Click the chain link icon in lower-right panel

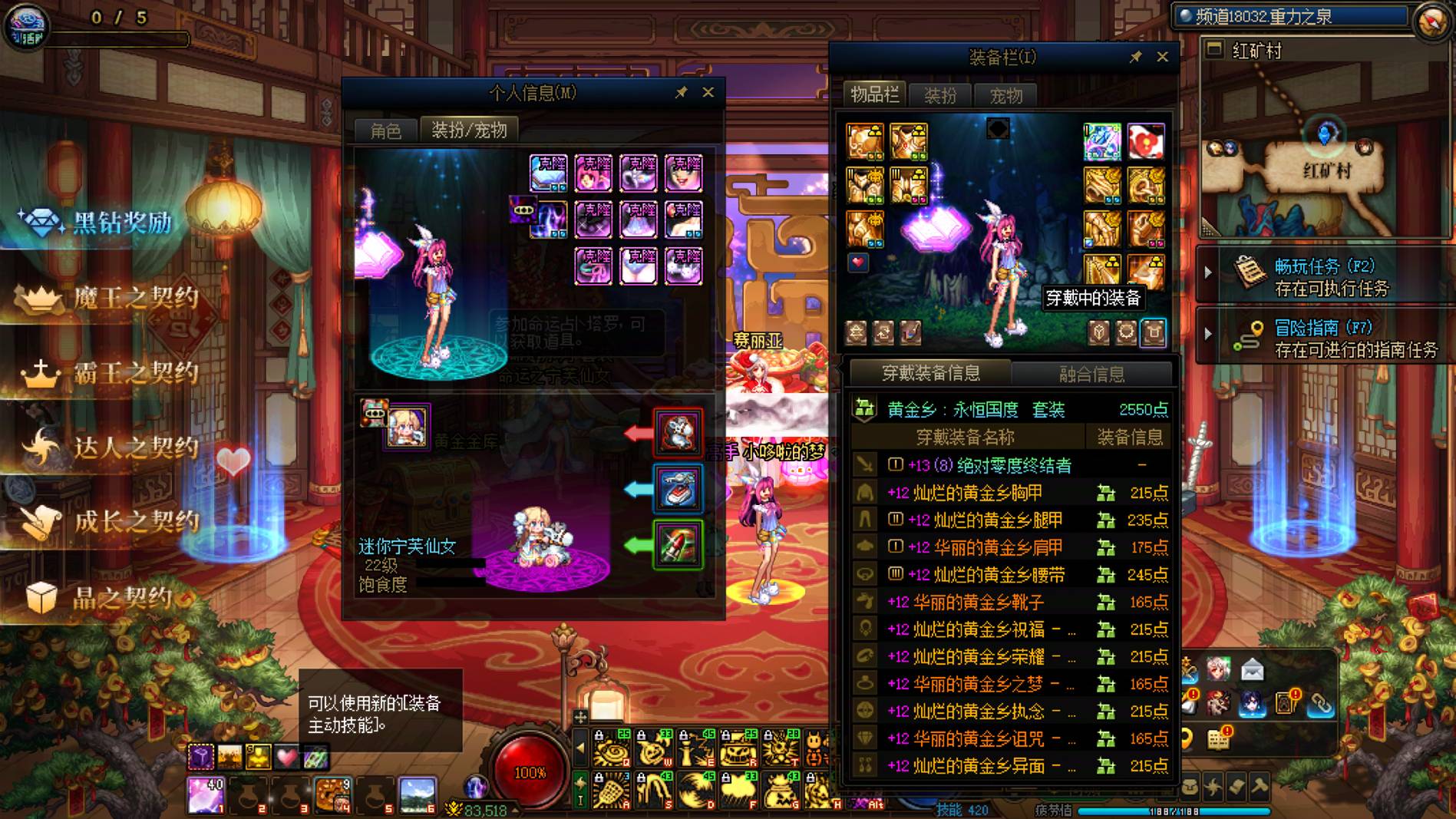click(x=1321, y=705)
